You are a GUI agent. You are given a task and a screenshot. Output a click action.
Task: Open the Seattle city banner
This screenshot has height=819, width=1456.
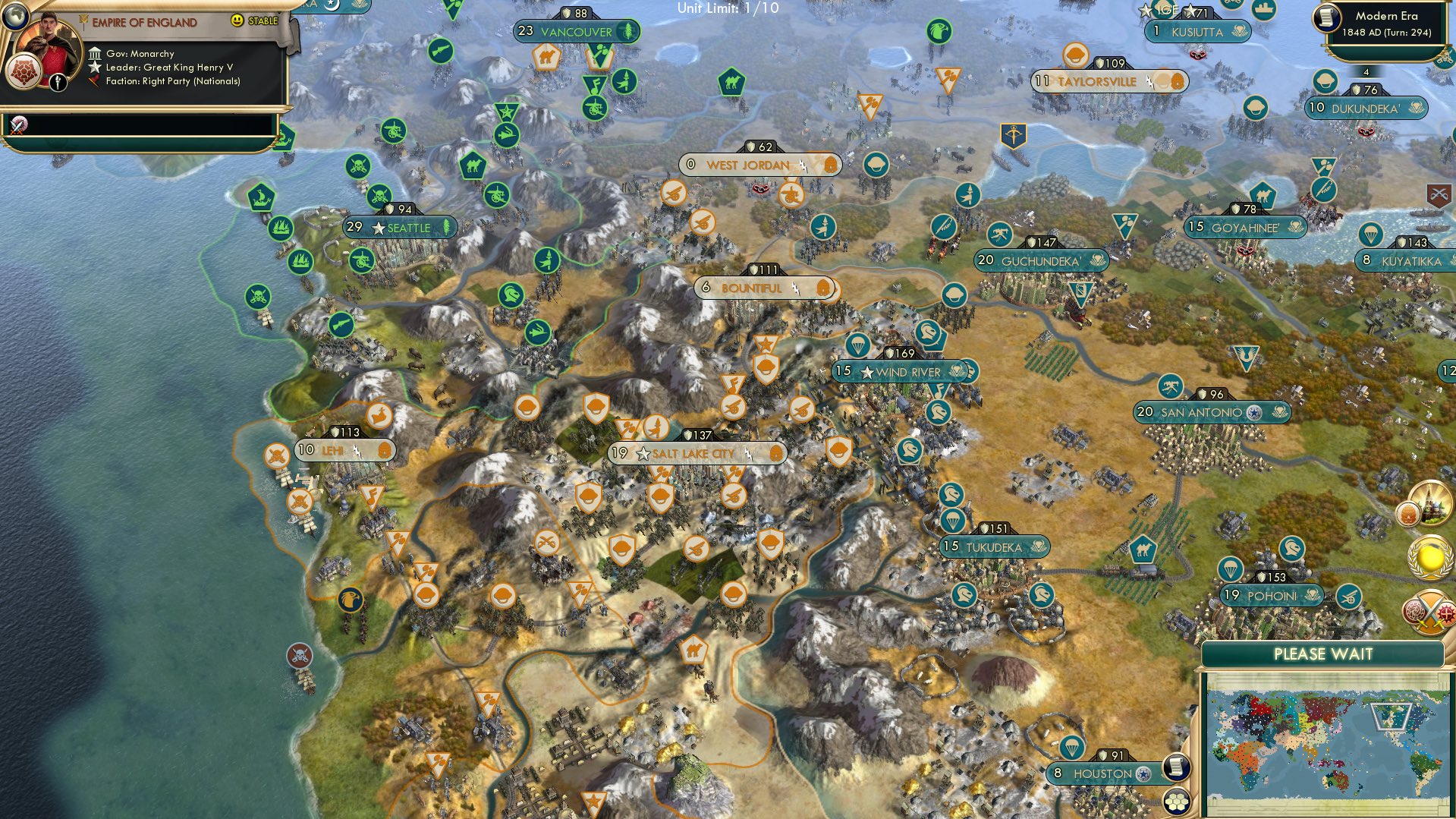(x=400, y=228)
